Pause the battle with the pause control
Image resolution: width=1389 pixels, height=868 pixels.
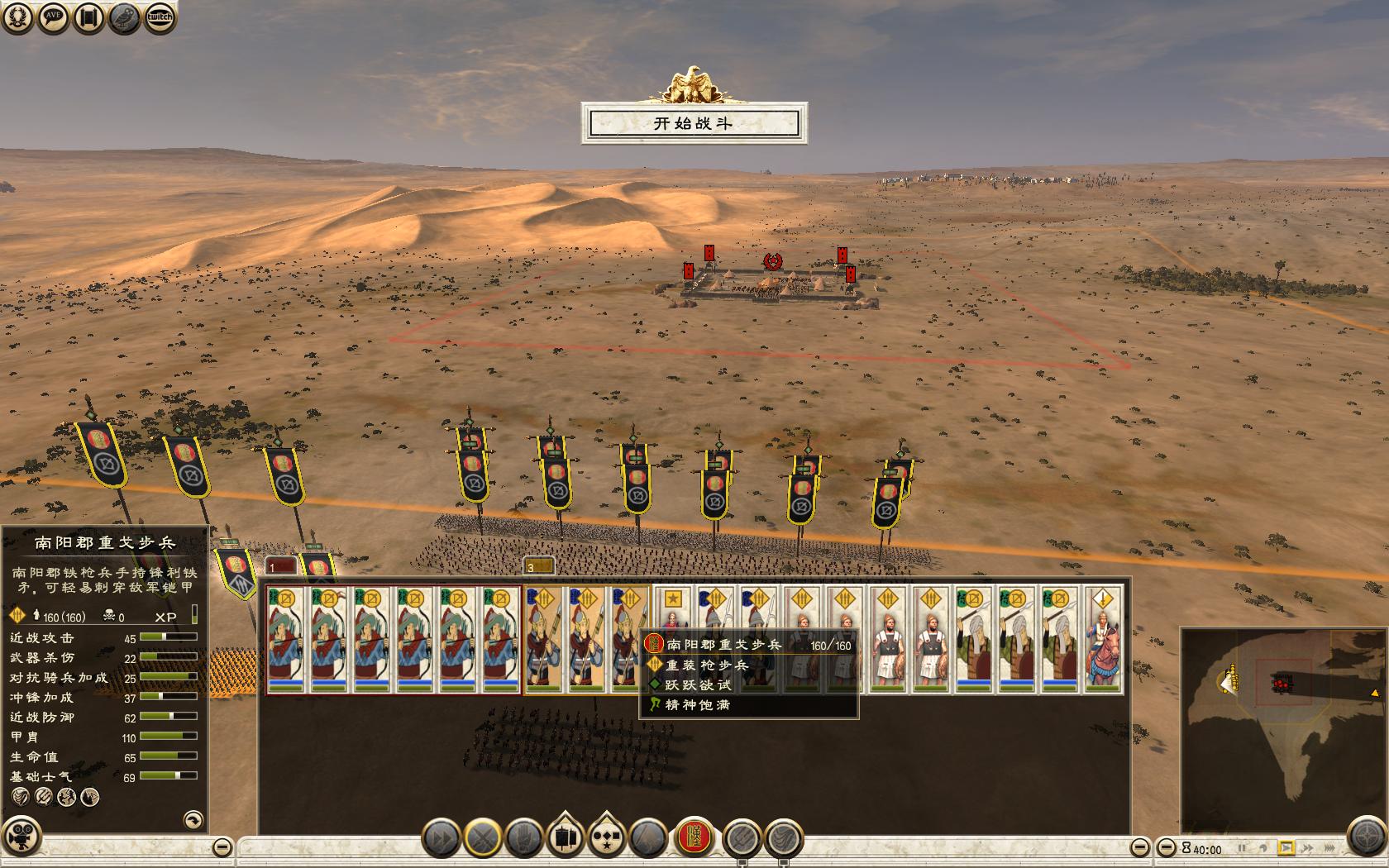coord(1242,848)
